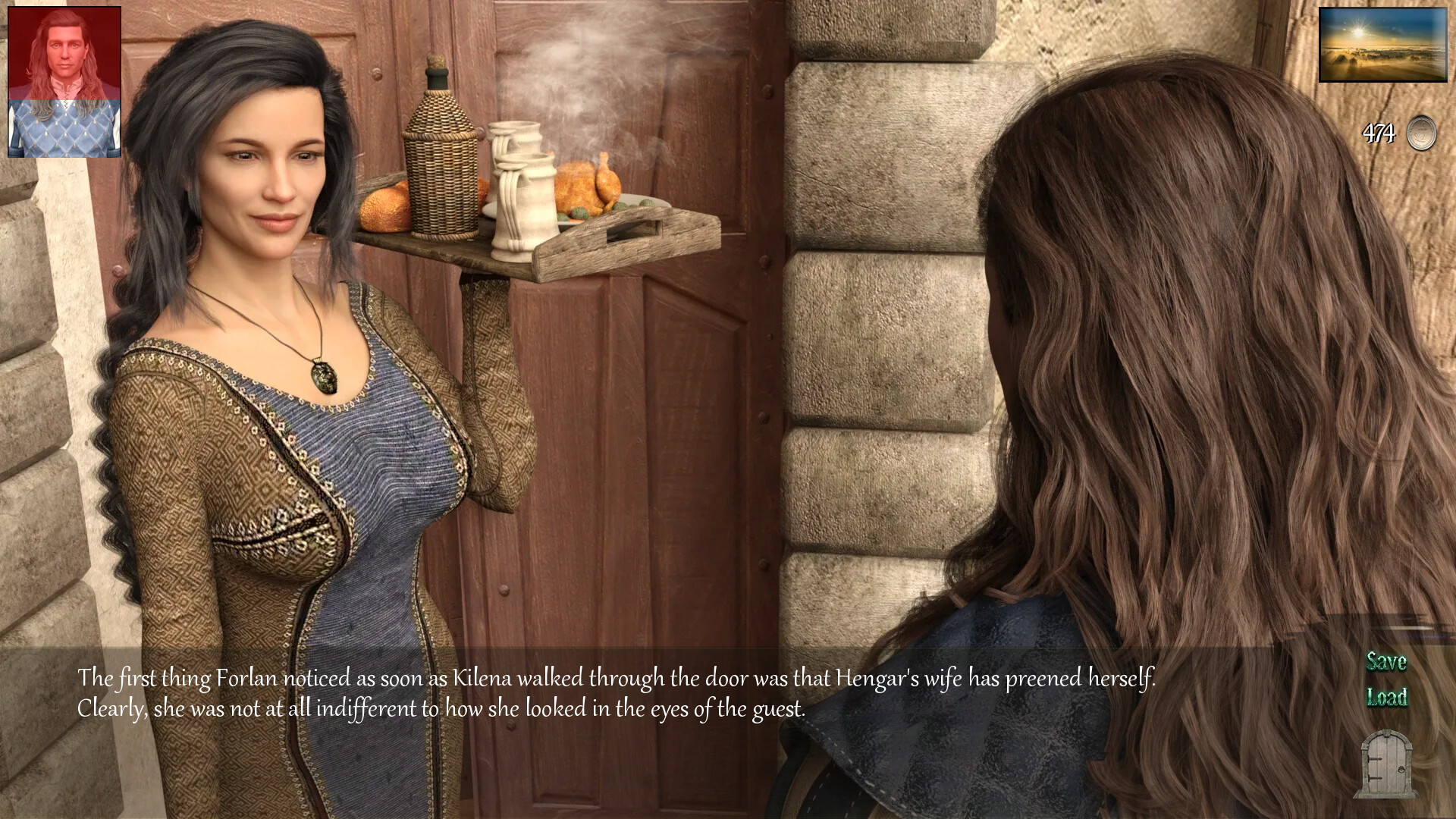Viewport: 1456px width, 819px height.
Task: Click the Save button
Action: tap(1386, 662)
